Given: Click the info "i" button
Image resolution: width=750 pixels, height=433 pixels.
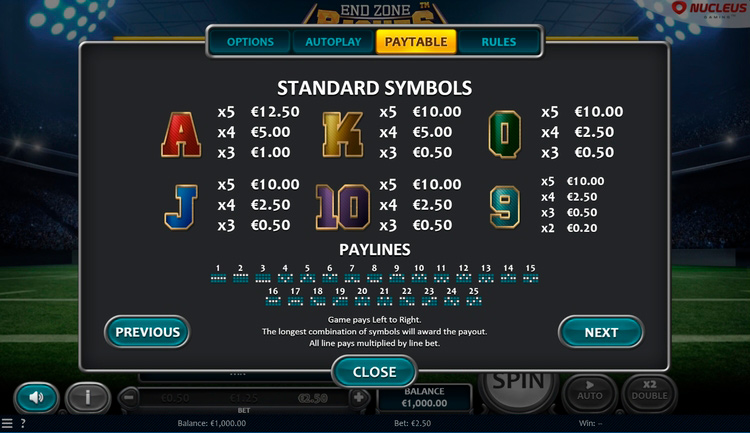Looking at the screenshot, I should coord(88,397).
